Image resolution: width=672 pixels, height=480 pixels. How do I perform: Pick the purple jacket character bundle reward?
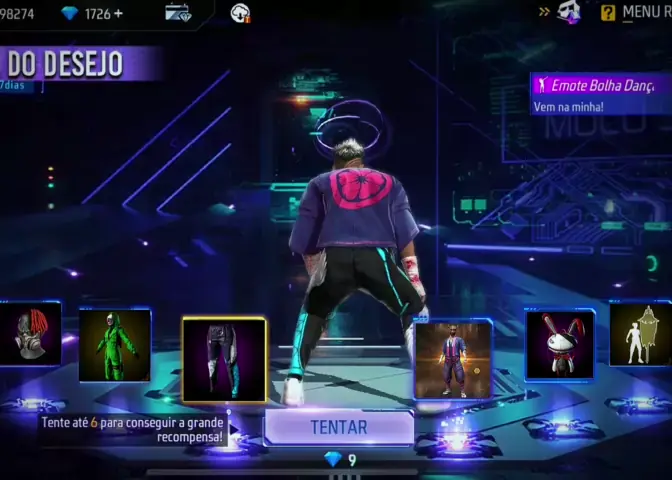coord(453,359)
